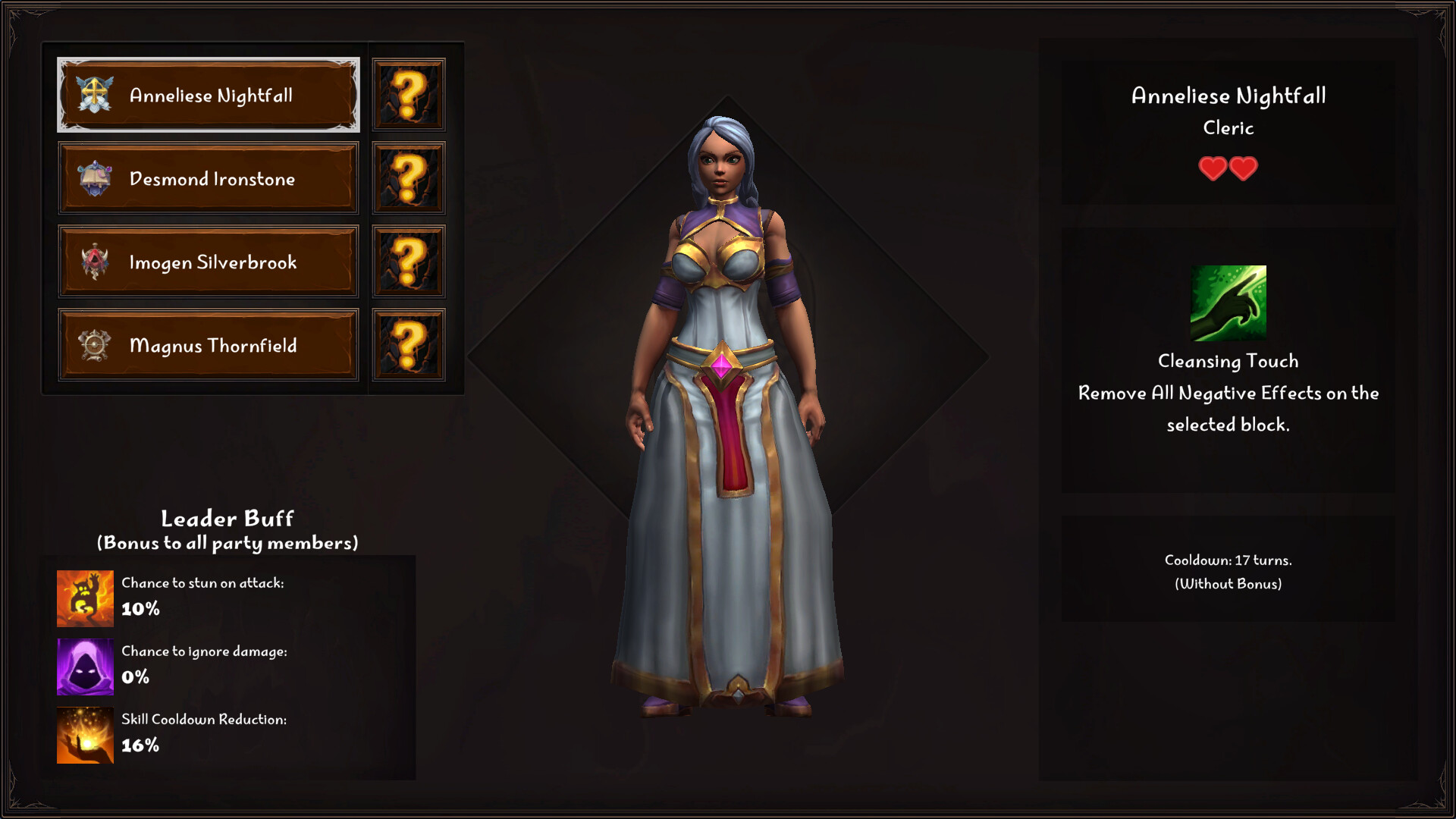Click Imogen Silverbrook's red class emblem

coord(96,260)
